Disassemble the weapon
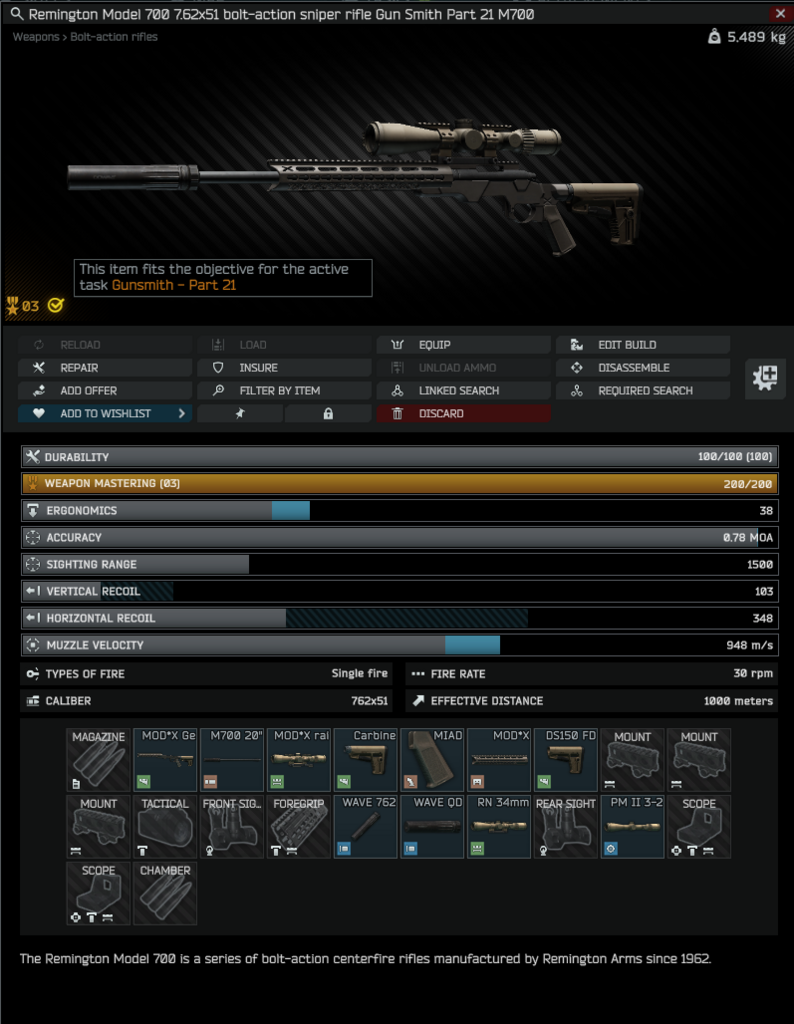Screen dimensions: 794x1024 [643, 367]
